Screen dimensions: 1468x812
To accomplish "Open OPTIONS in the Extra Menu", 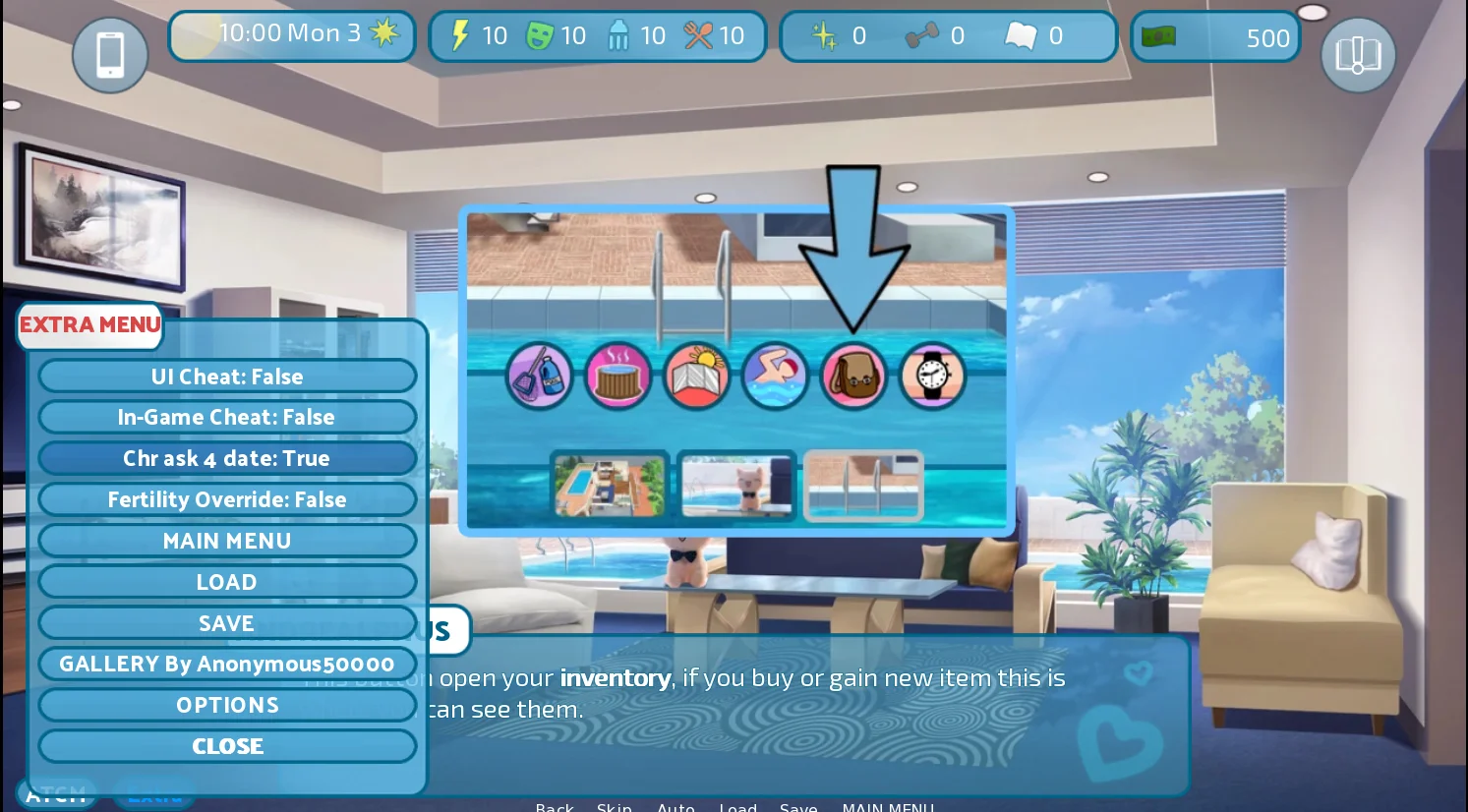I will click(x=227, y=706).
